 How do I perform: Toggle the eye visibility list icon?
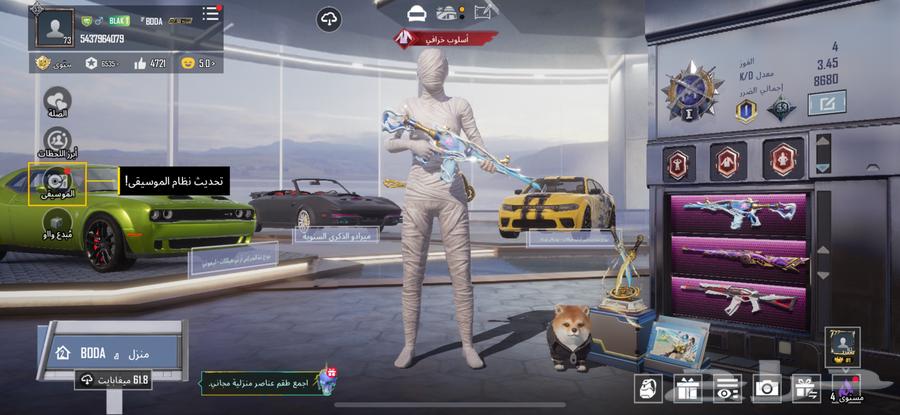click(x=727, y=388)
